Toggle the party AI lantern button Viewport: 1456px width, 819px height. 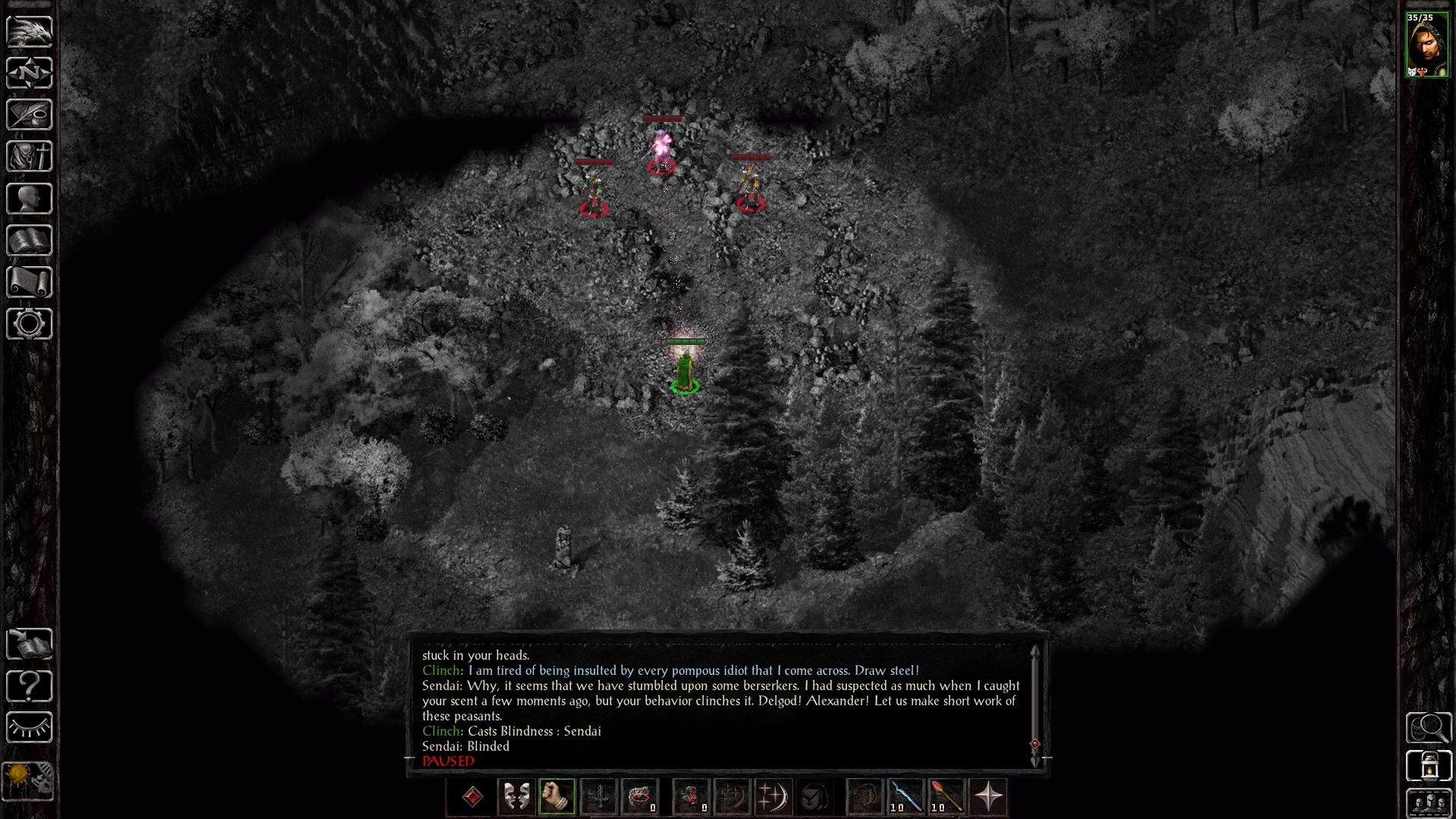[x=1429, y=766]
